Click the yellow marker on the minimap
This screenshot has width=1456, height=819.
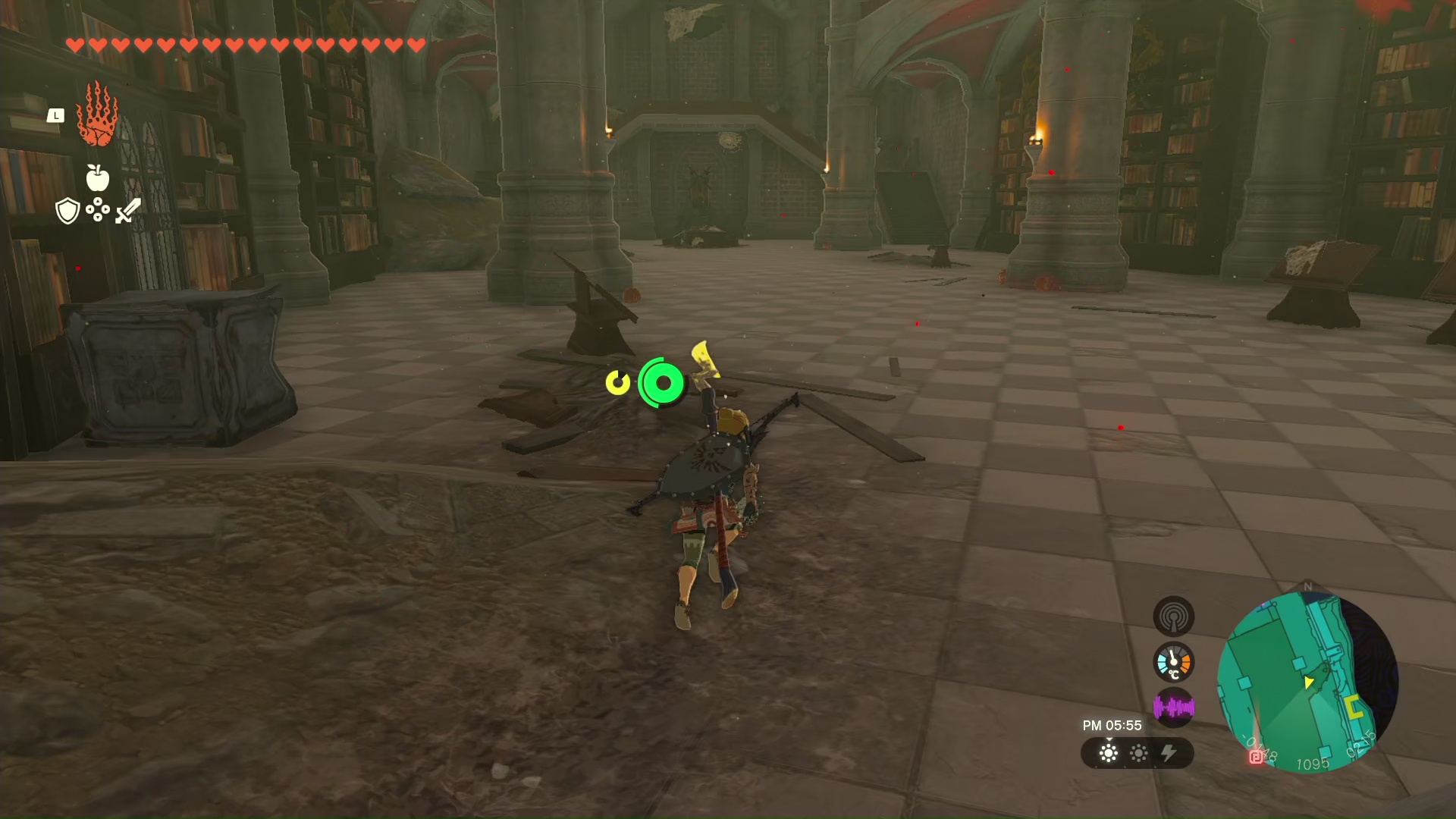click(1354, 708)
